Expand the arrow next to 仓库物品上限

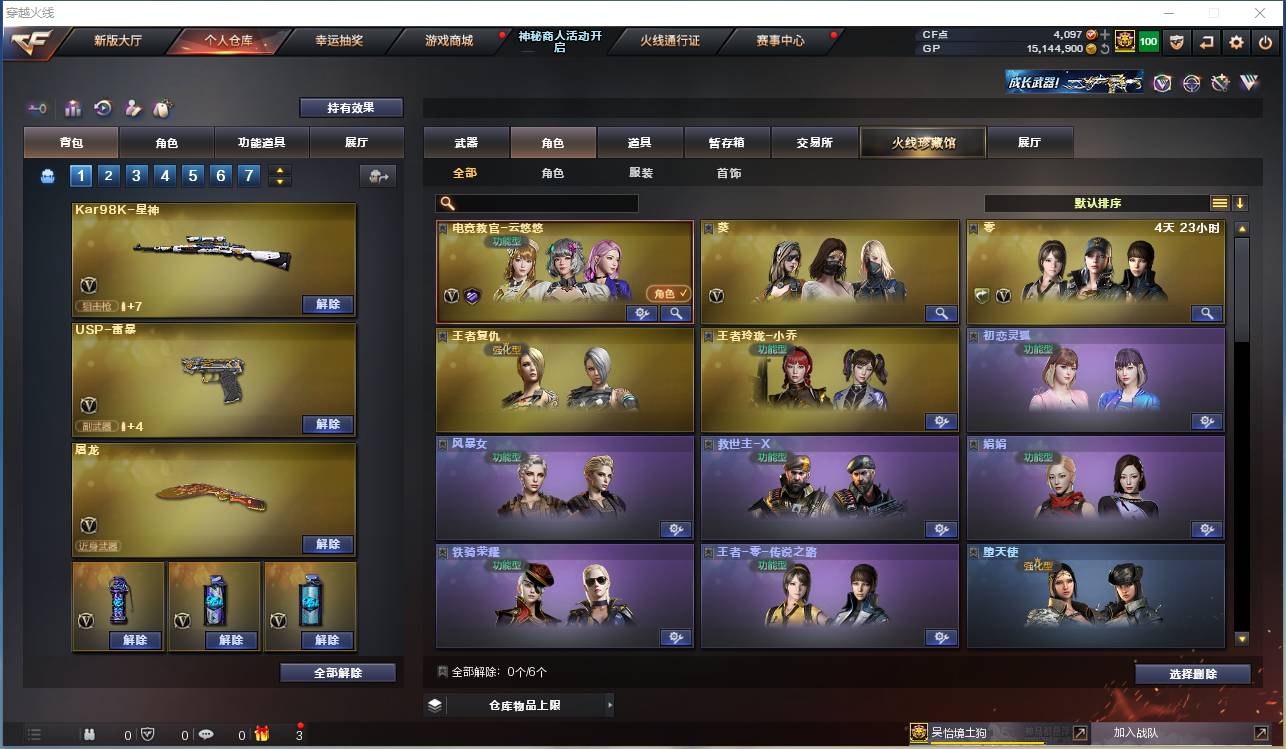(x=609, y=704)
